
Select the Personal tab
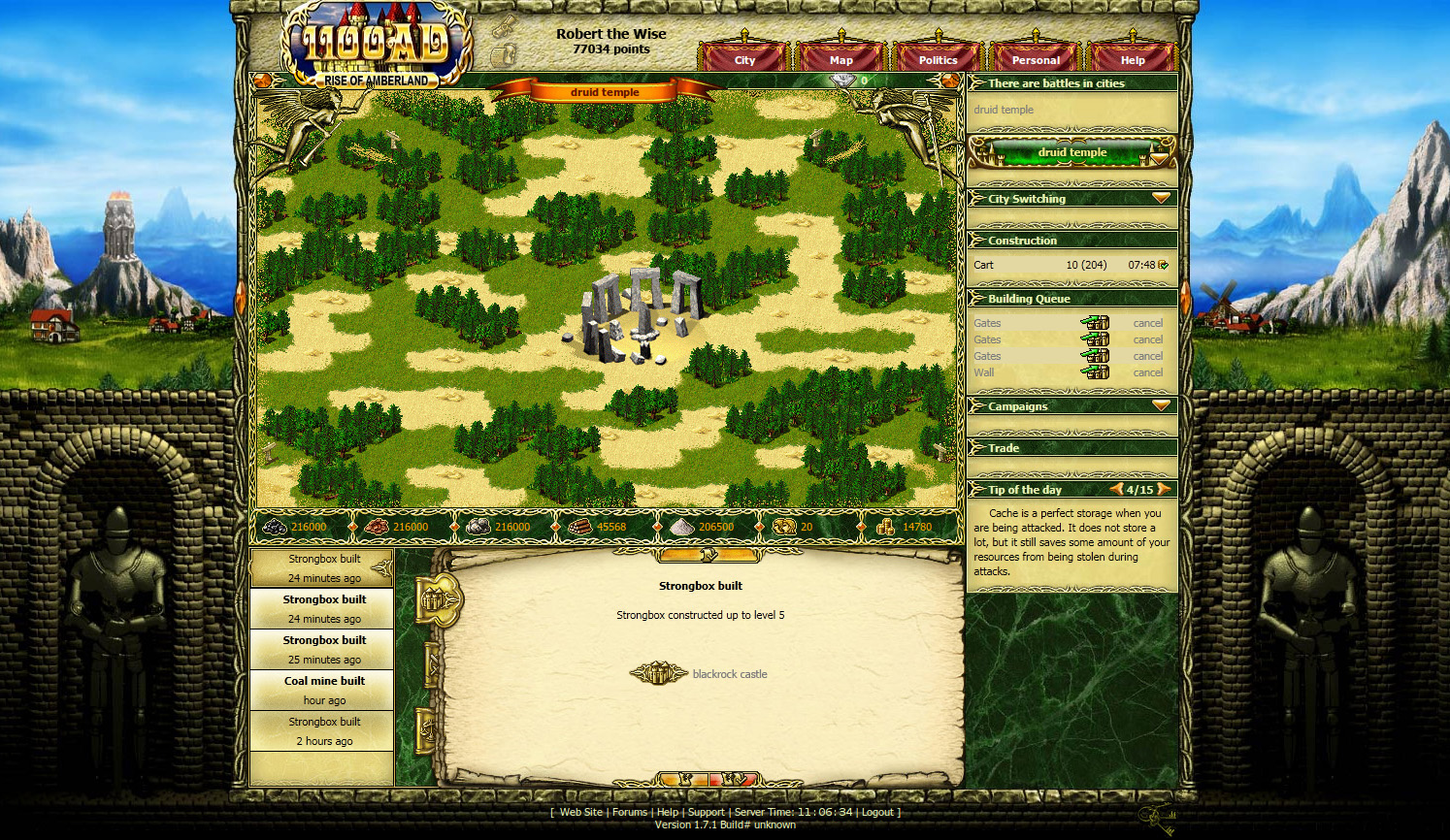1036,59
